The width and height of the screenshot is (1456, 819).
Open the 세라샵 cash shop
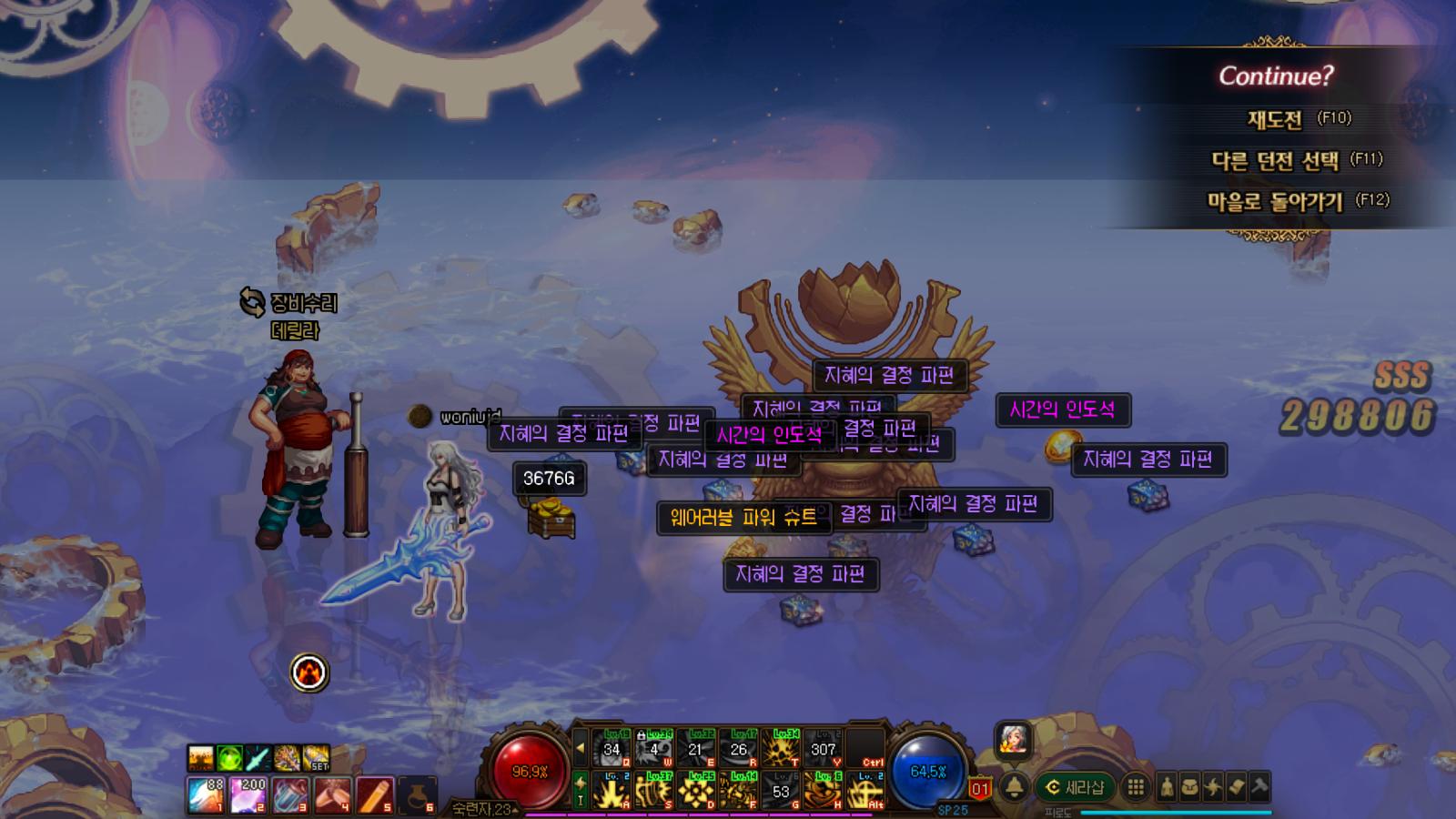[x=1074, y=787]
